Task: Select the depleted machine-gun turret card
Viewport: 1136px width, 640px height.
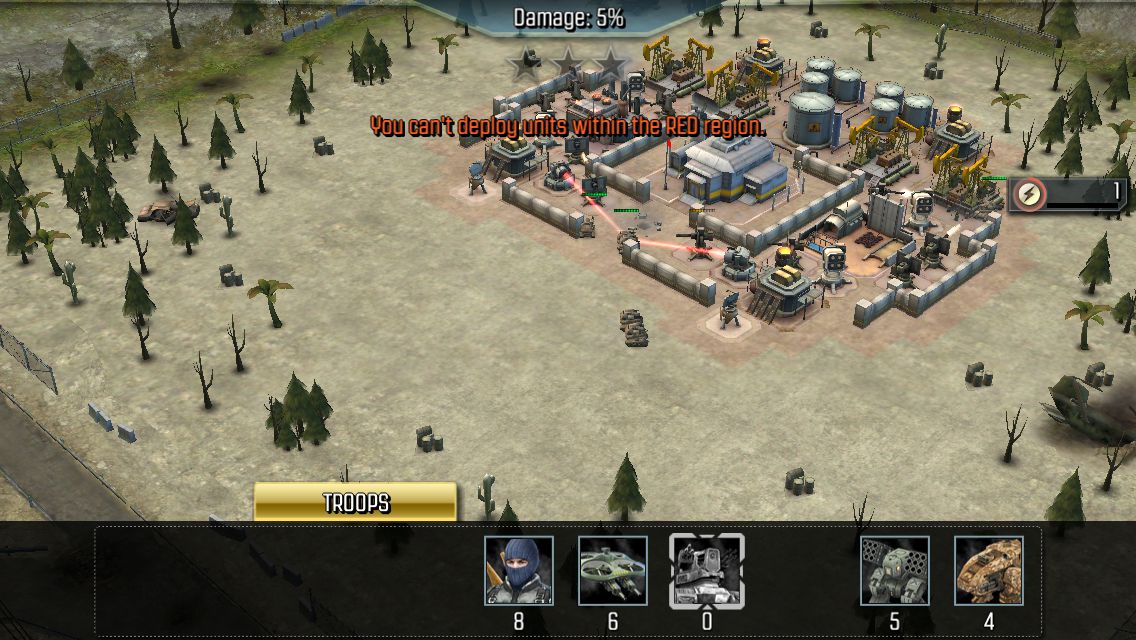Action: point(706,571)
